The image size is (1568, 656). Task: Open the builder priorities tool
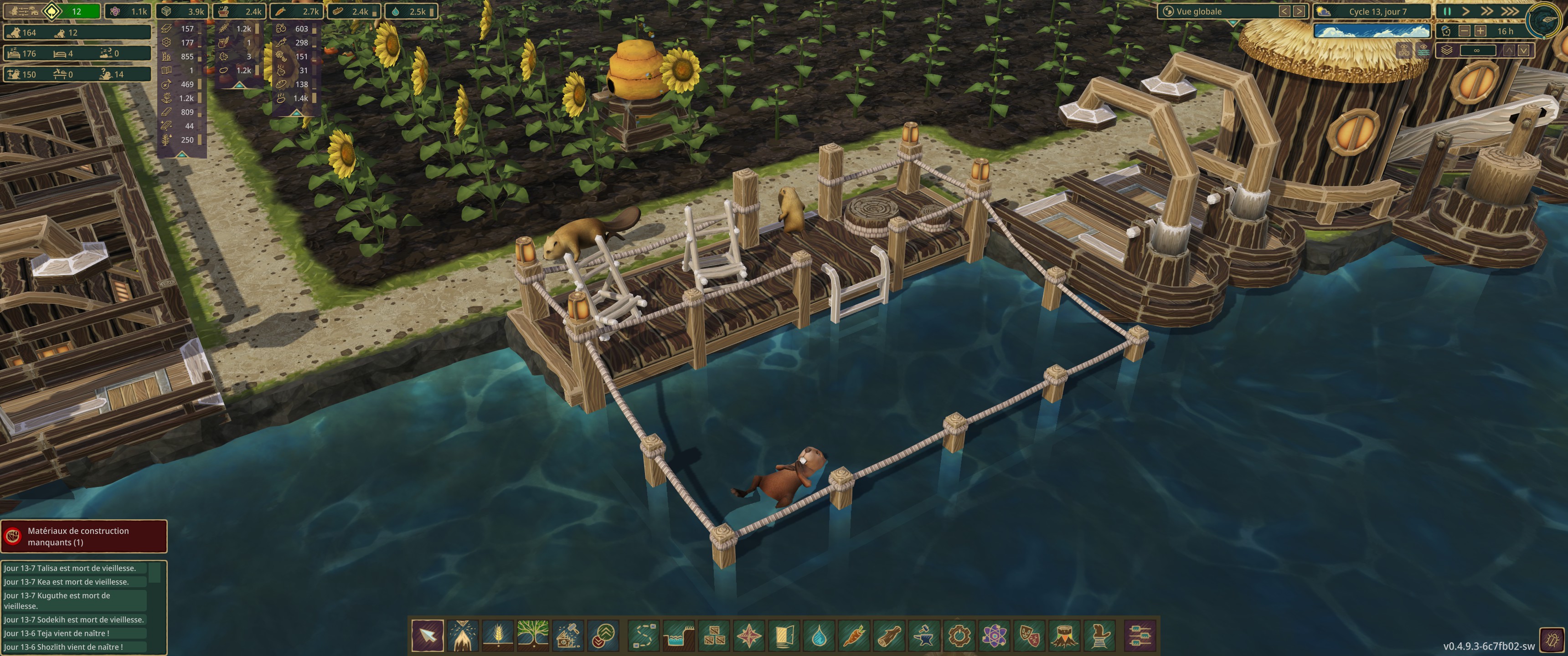pos(603,635)
